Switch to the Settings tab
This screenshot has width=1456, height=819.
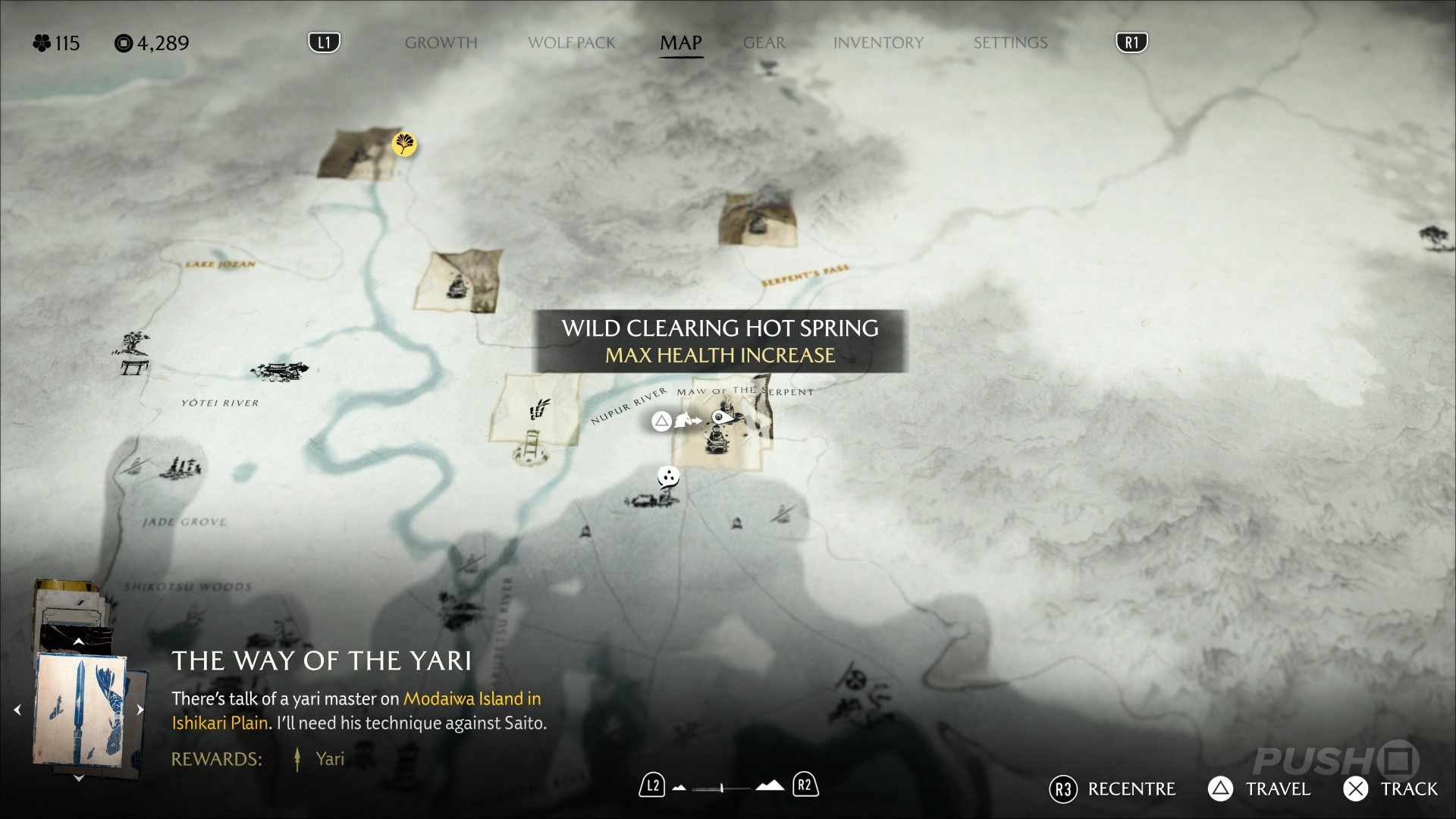point(1010,43)
